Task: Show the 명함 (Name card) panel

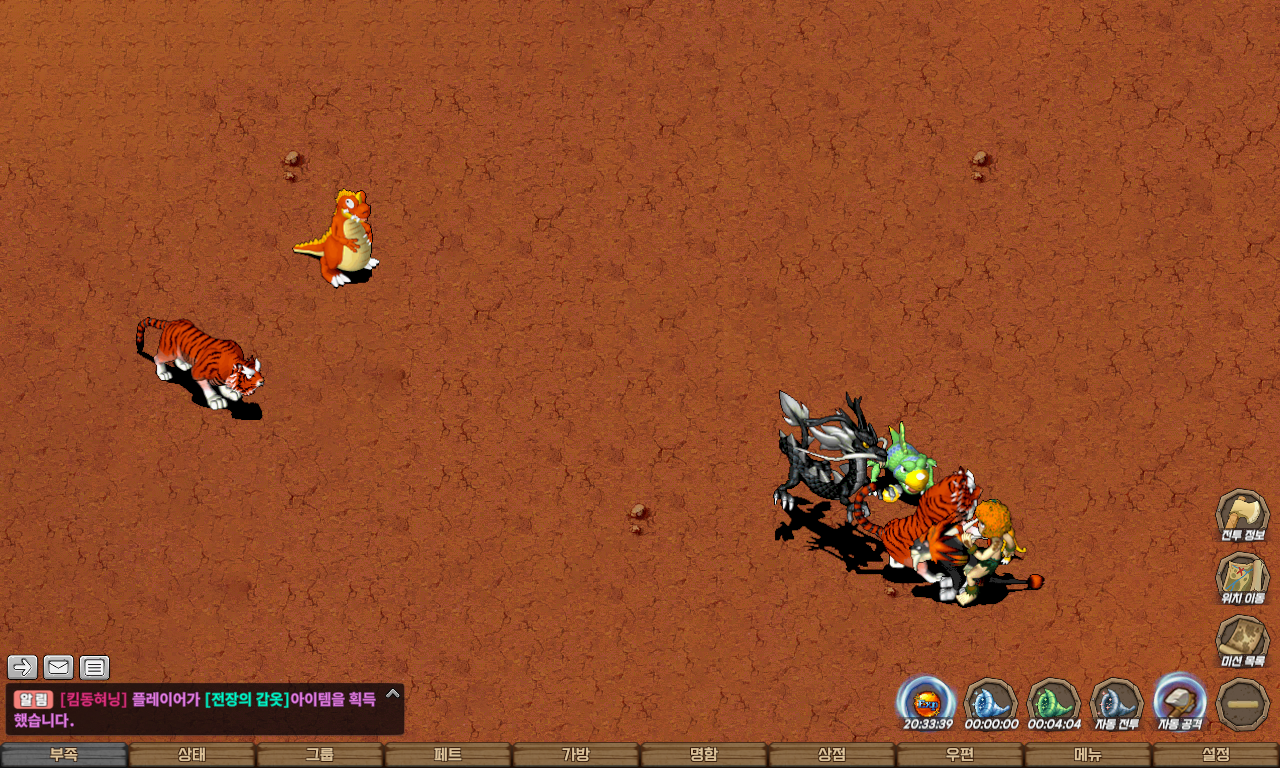Action: click(x=704, y=755)
